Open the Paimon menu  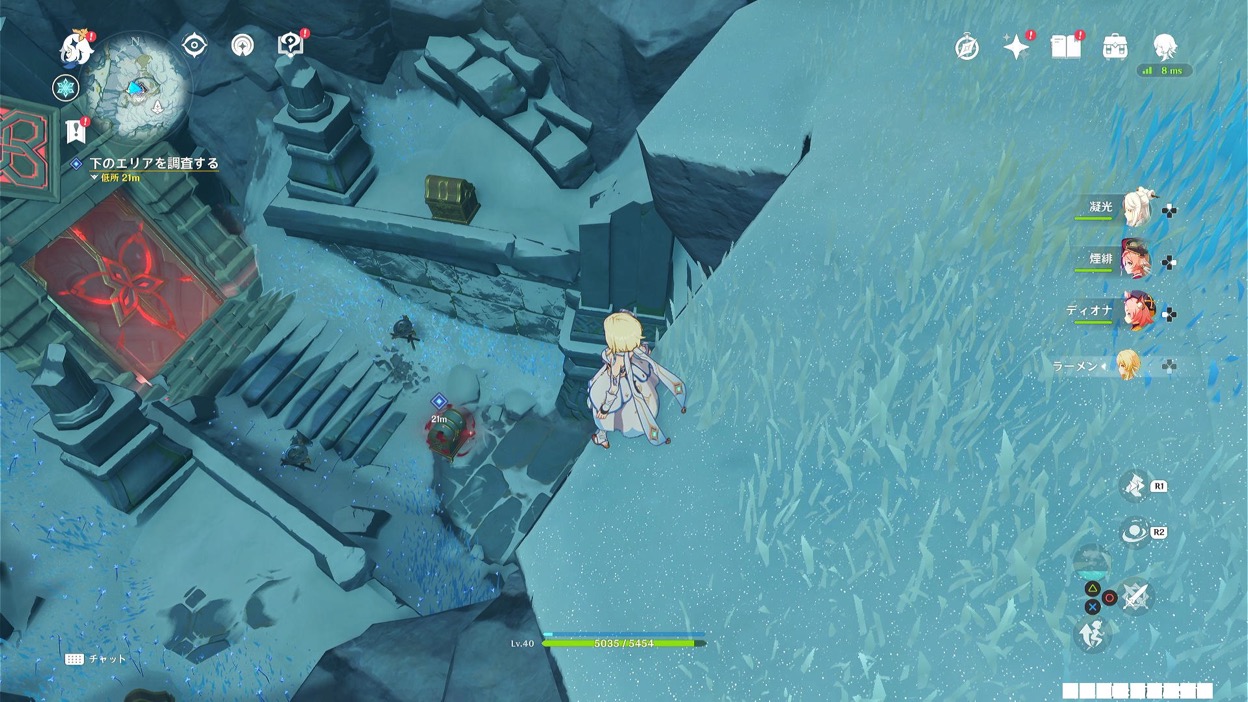[x=76, y=46]
